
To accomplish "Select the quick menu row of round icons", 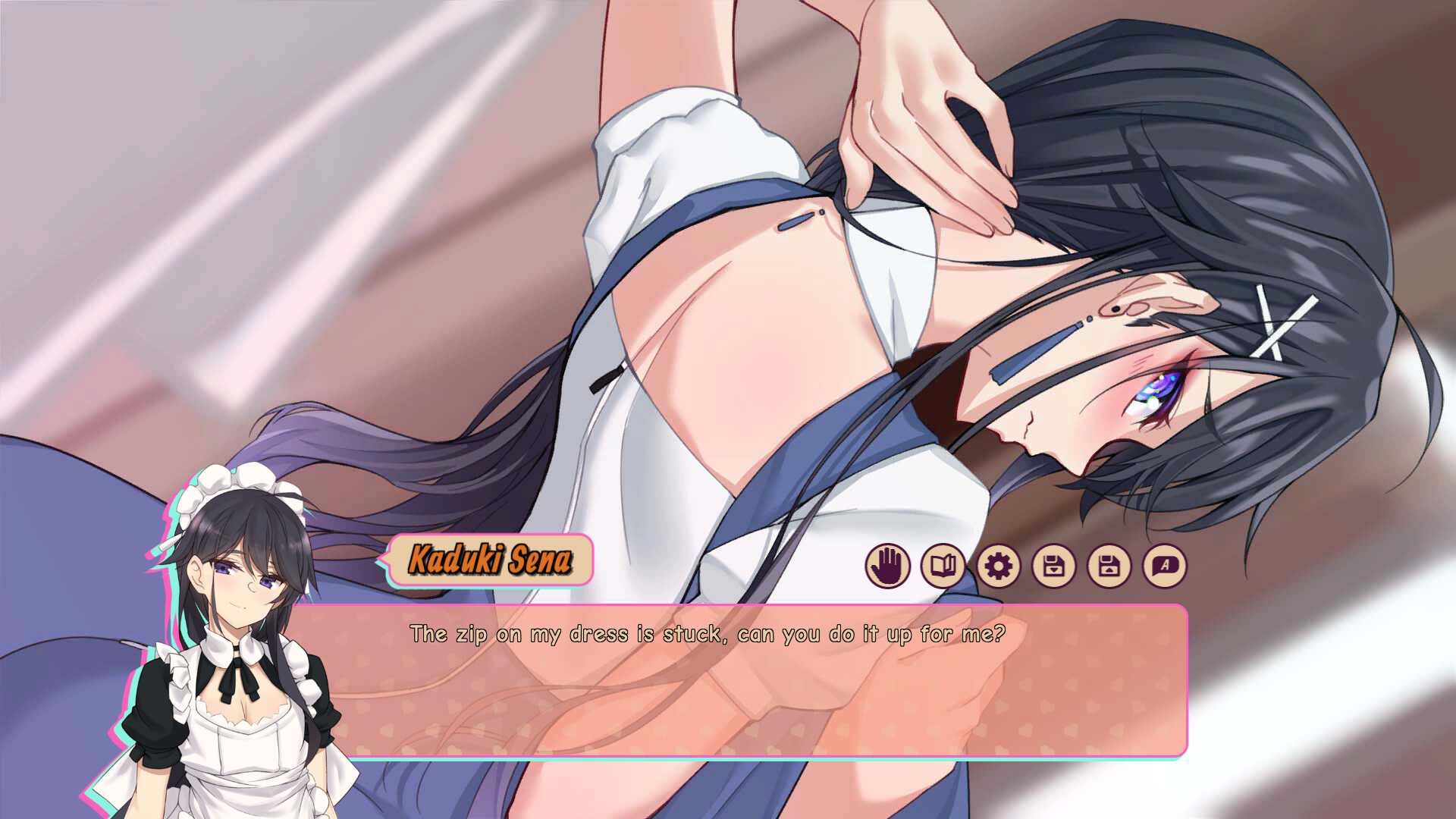I will coord(1028,565).
